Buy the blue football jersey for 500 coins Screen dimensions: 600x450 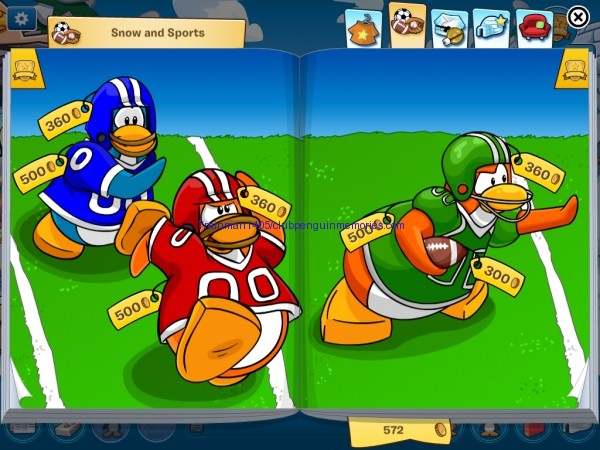tap(38, 173)
